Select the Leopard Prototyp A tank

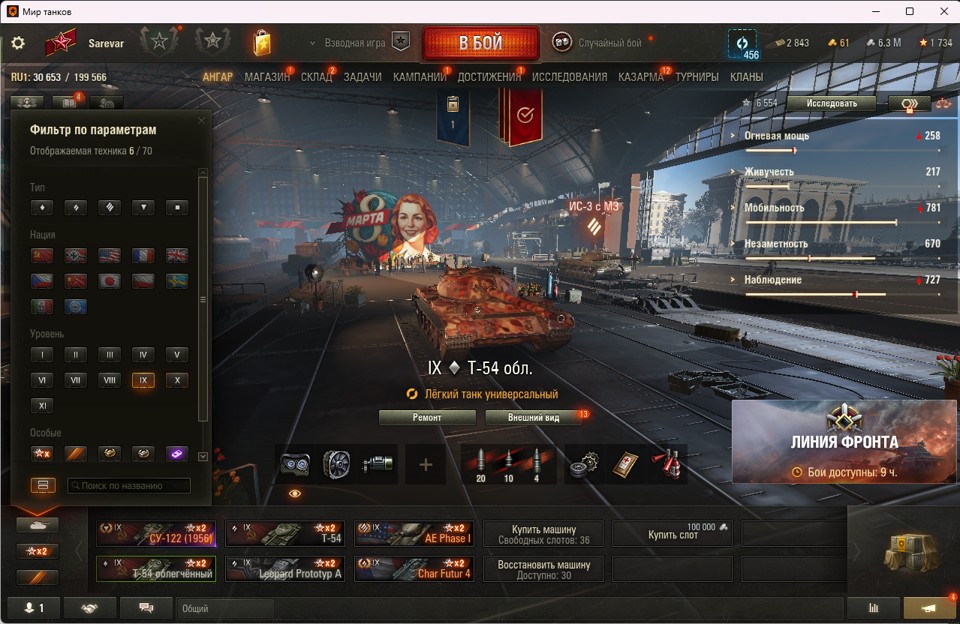coord(285,569)
